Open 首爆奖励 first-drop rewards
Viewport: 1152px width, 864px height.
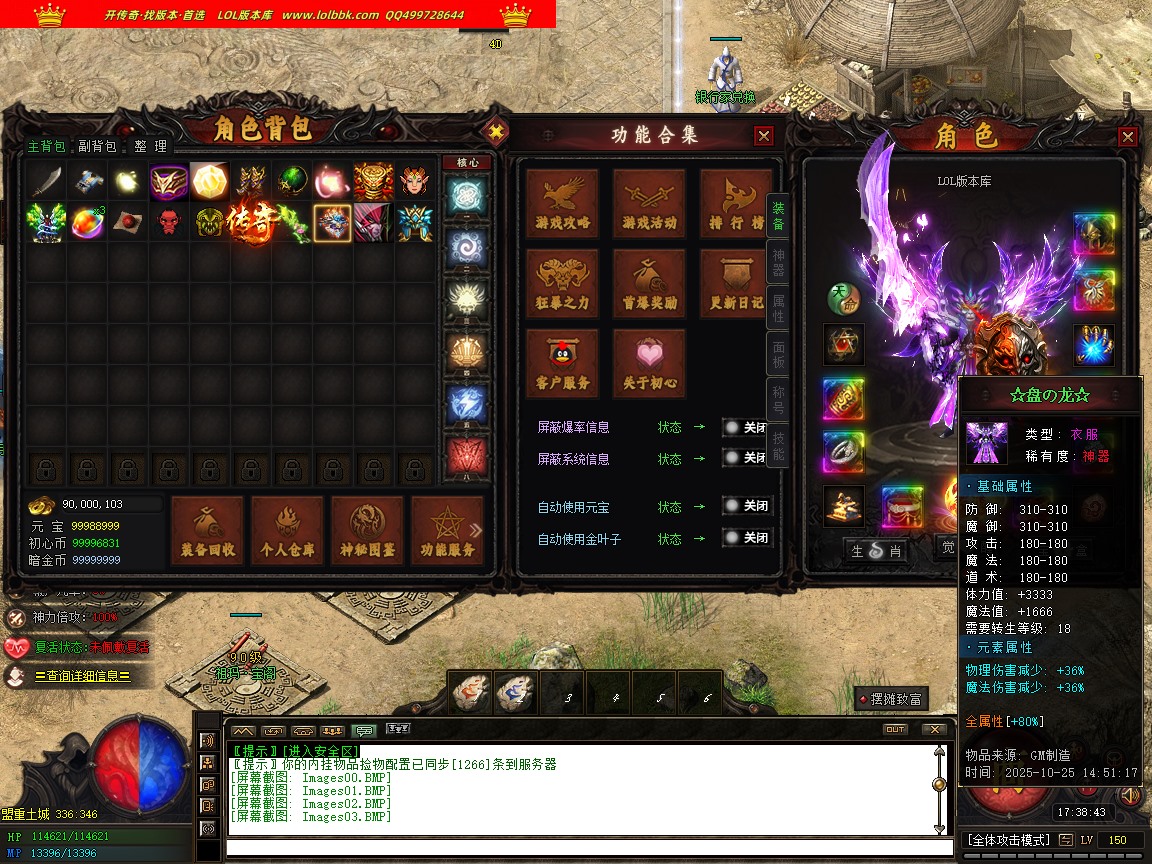[x=649, y=283]
